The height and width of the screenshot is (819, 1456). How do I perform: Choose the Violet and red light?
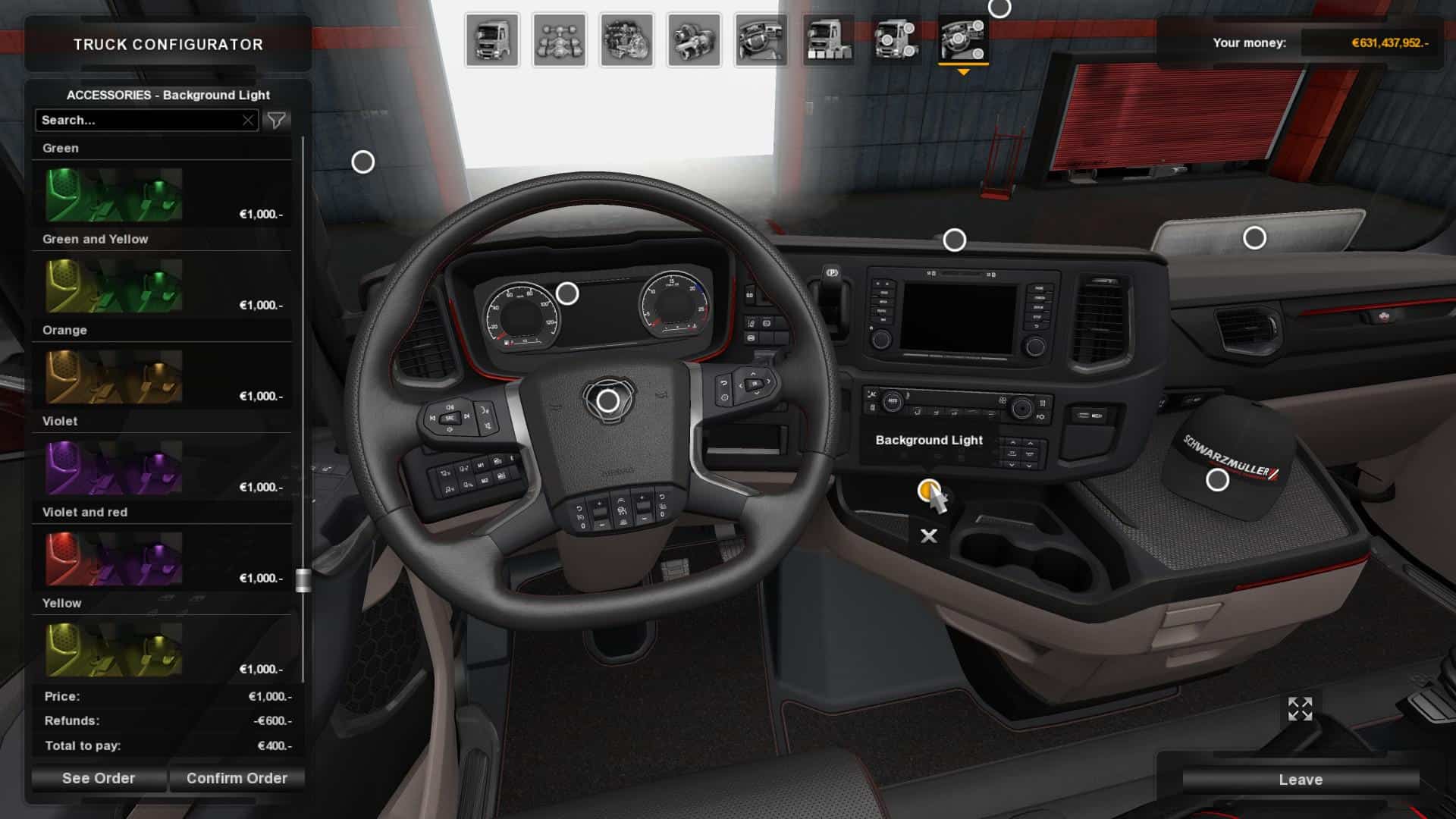pos(114,559)
